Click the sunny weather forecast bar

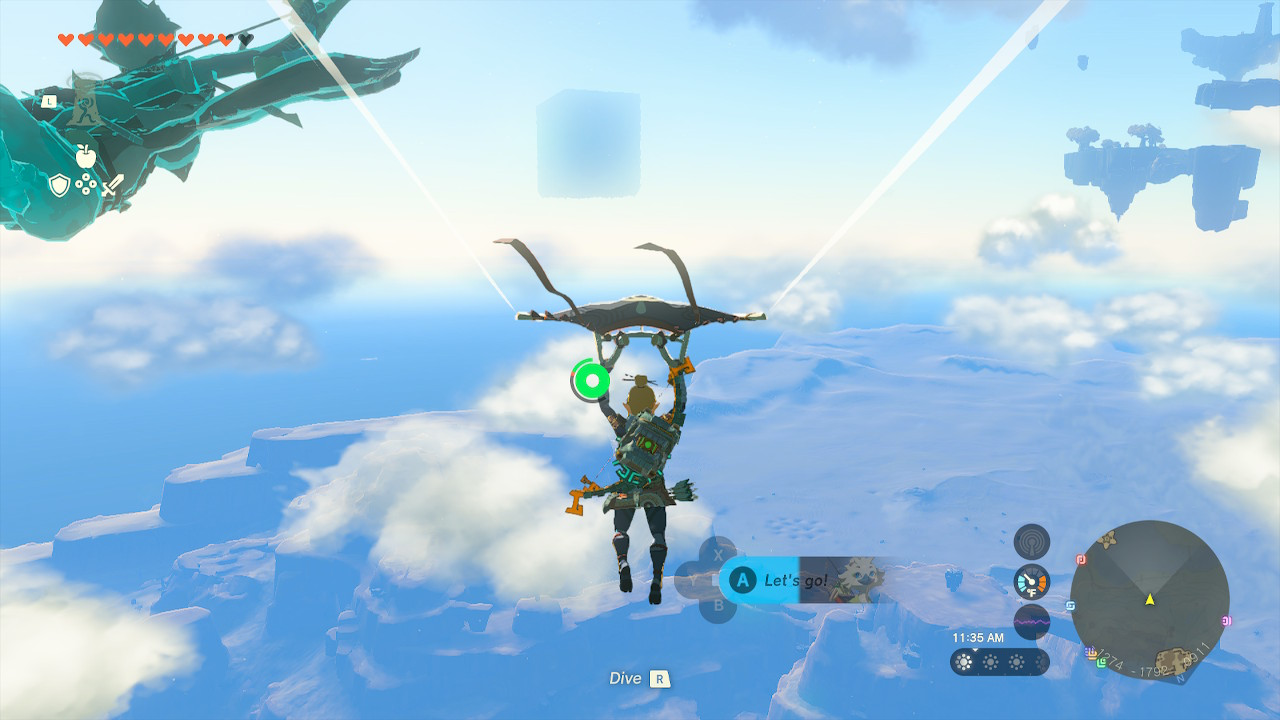pyautogui.click(x=999, y=662)
